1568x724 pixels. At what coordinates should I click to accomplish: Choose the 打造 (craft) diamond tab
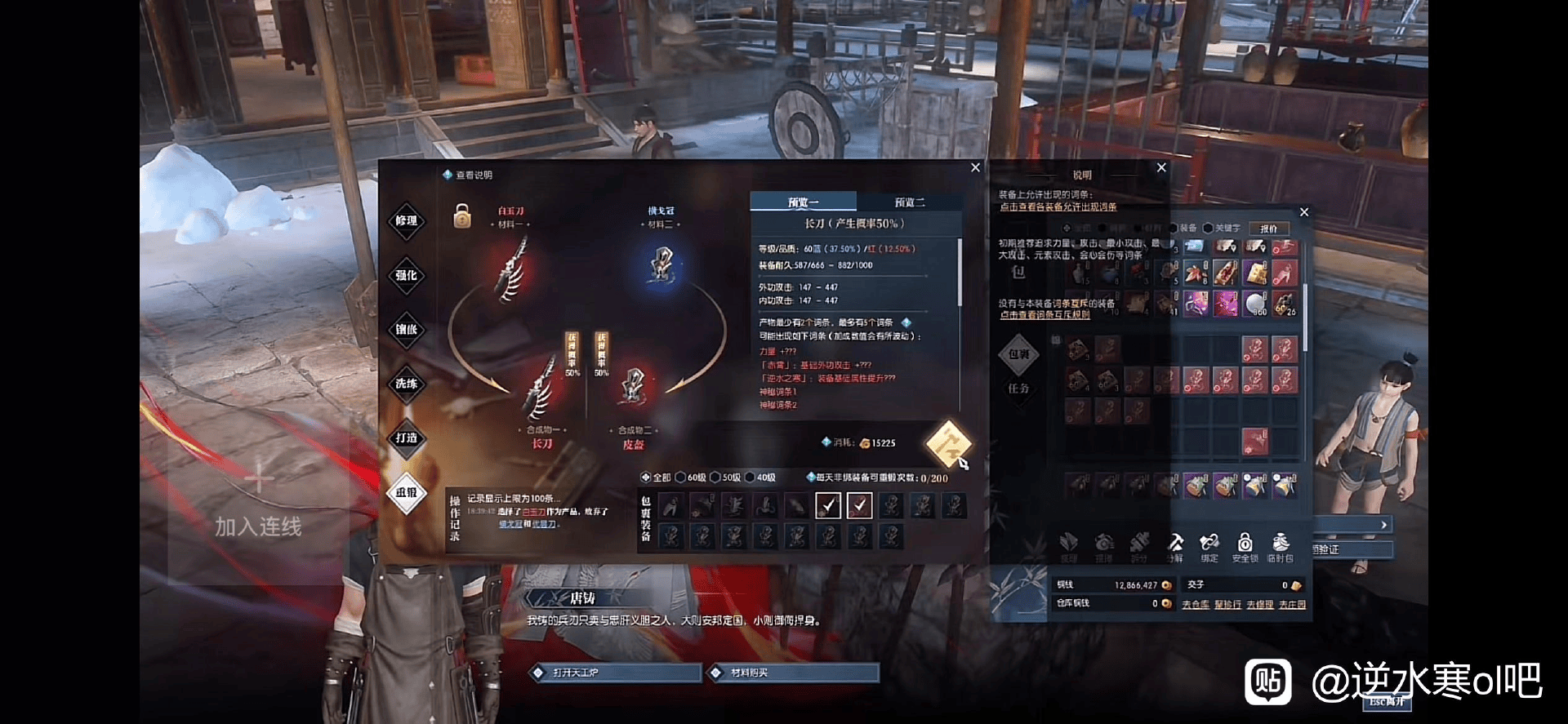[406, 438]
